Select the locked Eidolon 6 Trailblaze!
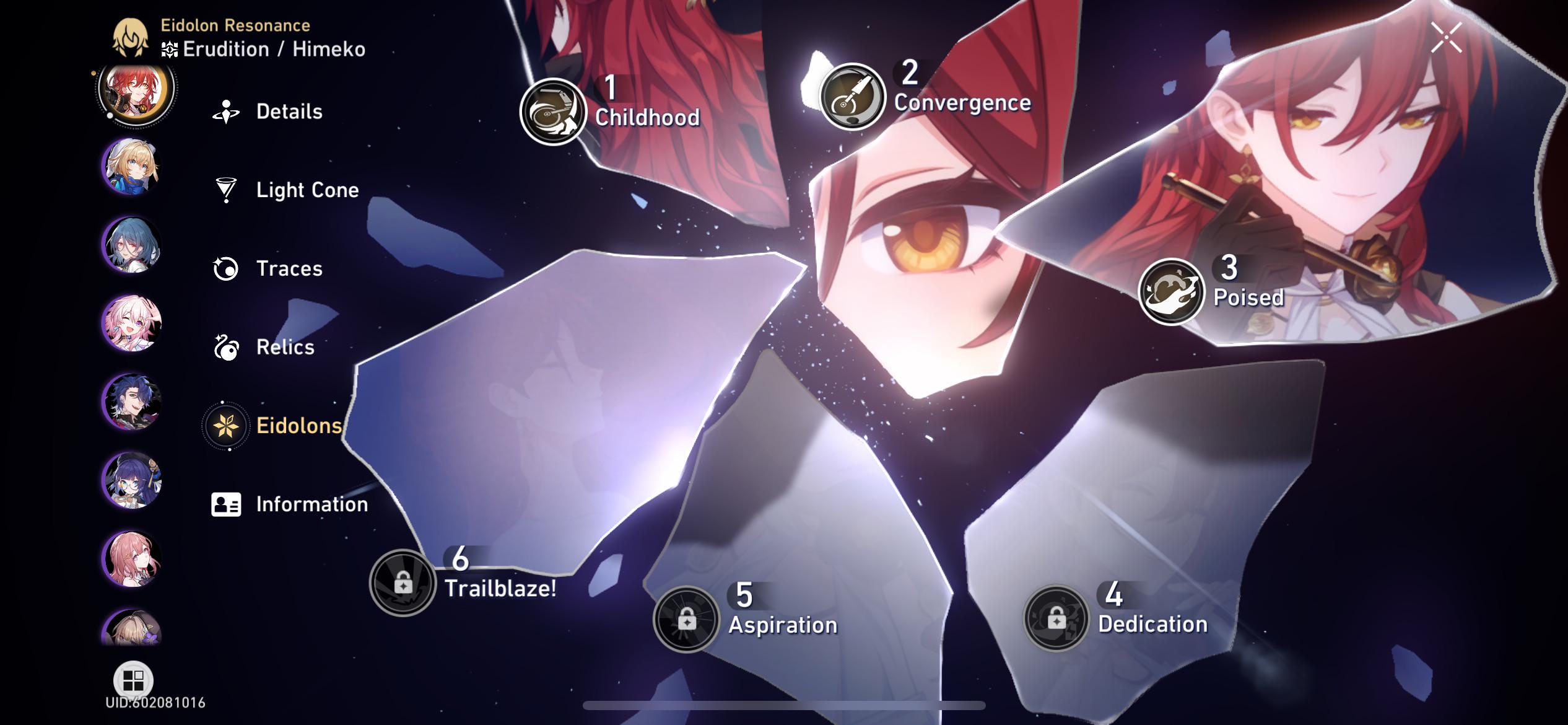Screen dimensions: 1568x725 (403, 582)
